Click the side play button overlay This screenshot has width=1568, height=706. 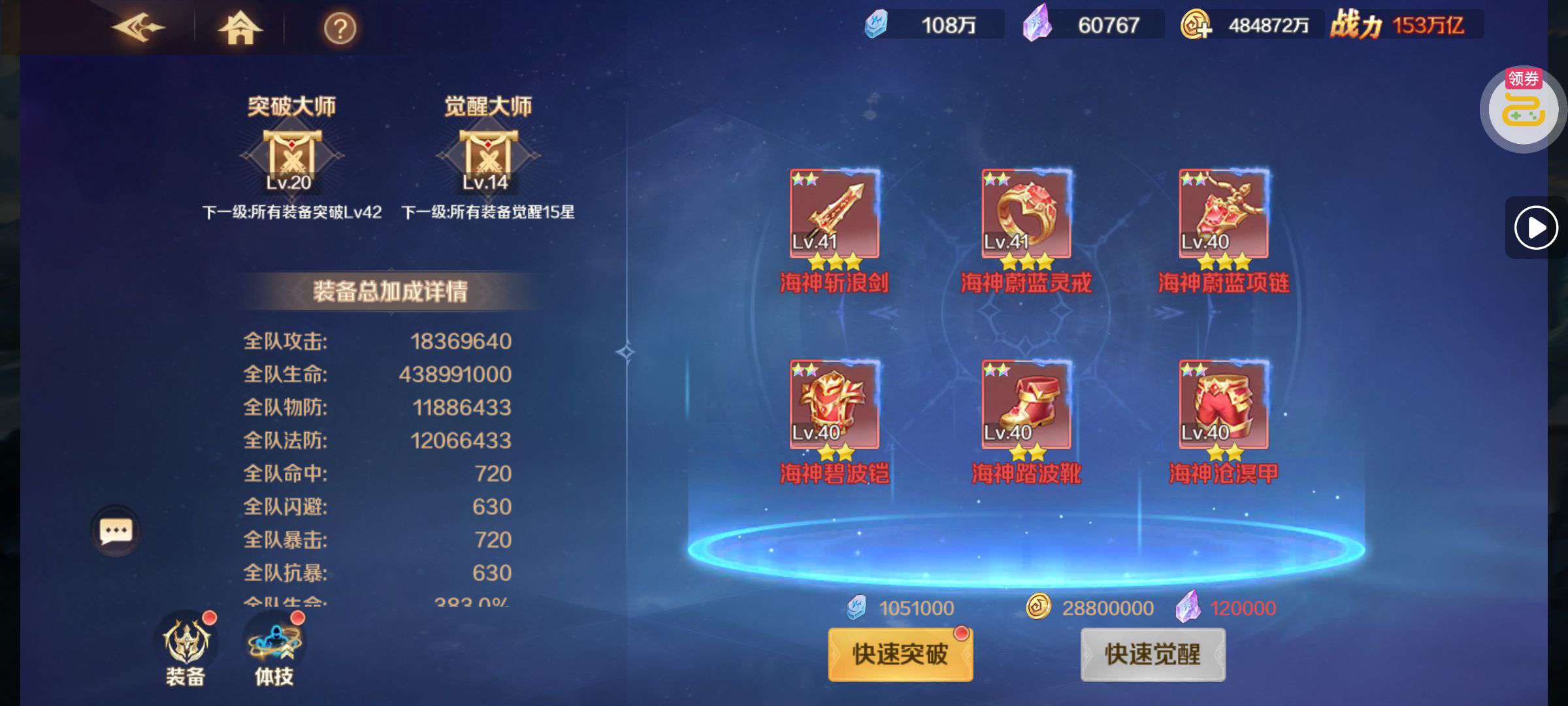tap(1535, 227)
